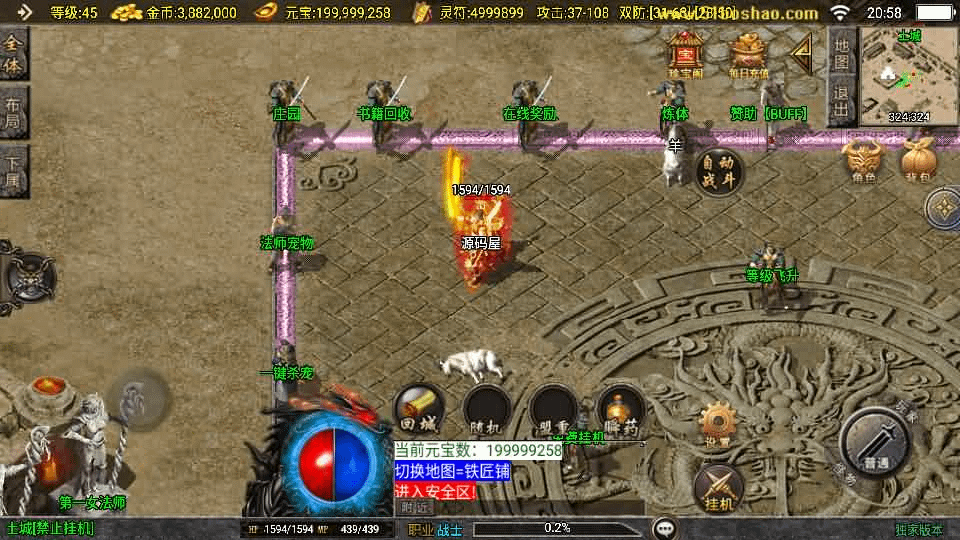960x540 pixels.
Task: Open the 背包 bag inventory
Action: (918, 161)
